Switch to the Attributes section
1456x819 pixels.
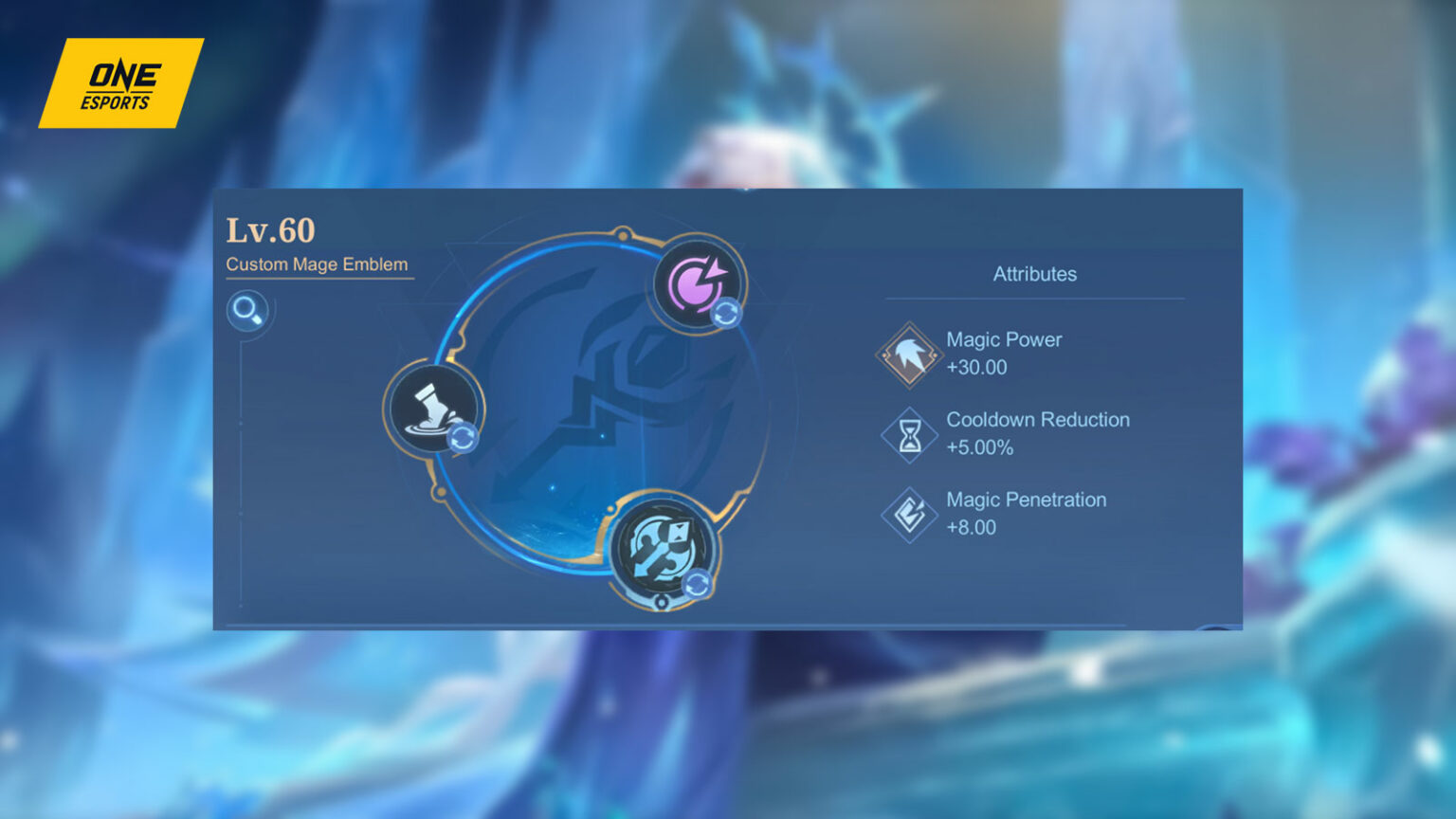click(x=1034, y=274)
